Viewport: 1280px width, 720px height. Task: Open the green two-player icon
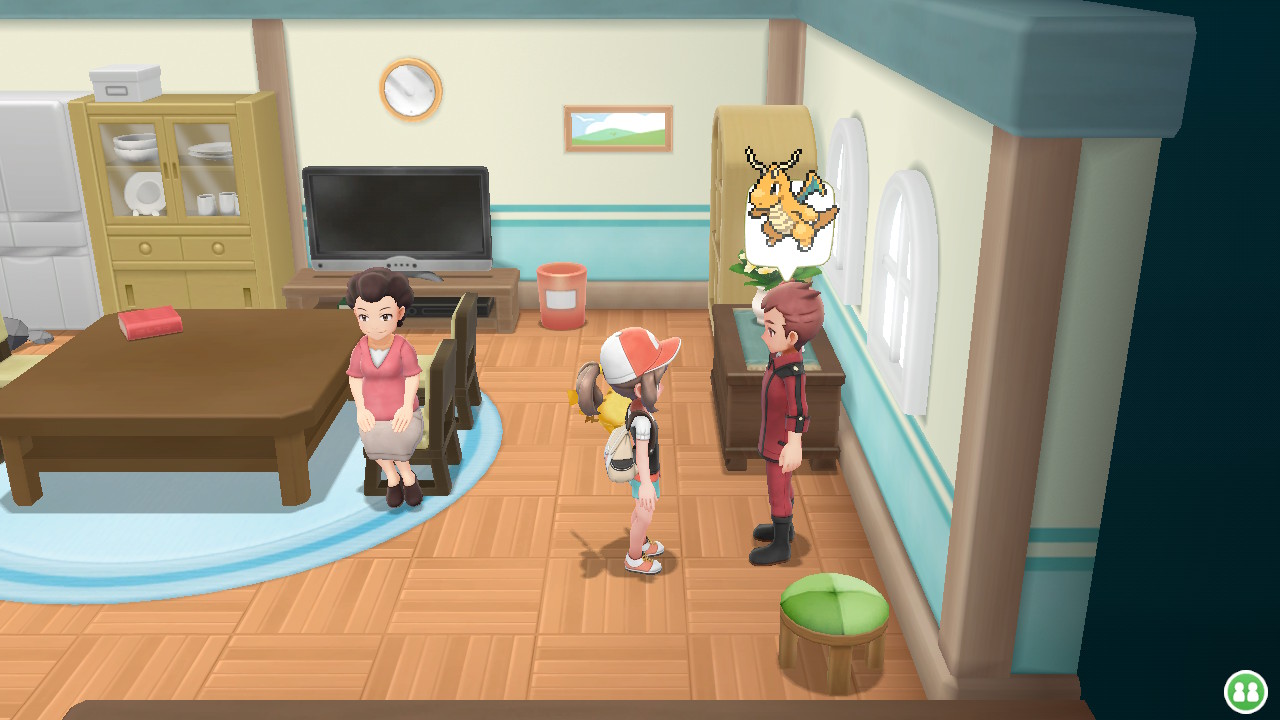1246,691
